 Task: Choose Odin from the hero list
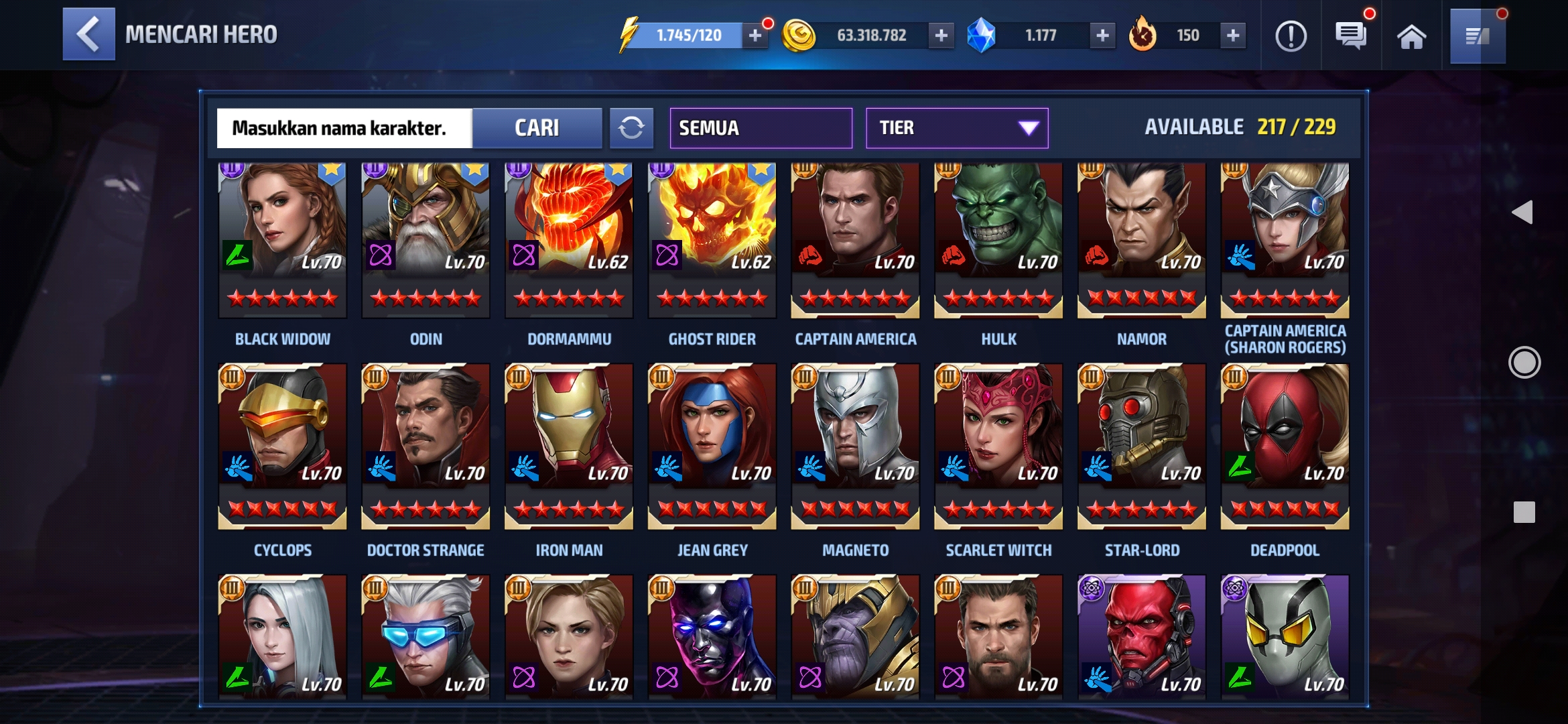click(x=426, y=240)
